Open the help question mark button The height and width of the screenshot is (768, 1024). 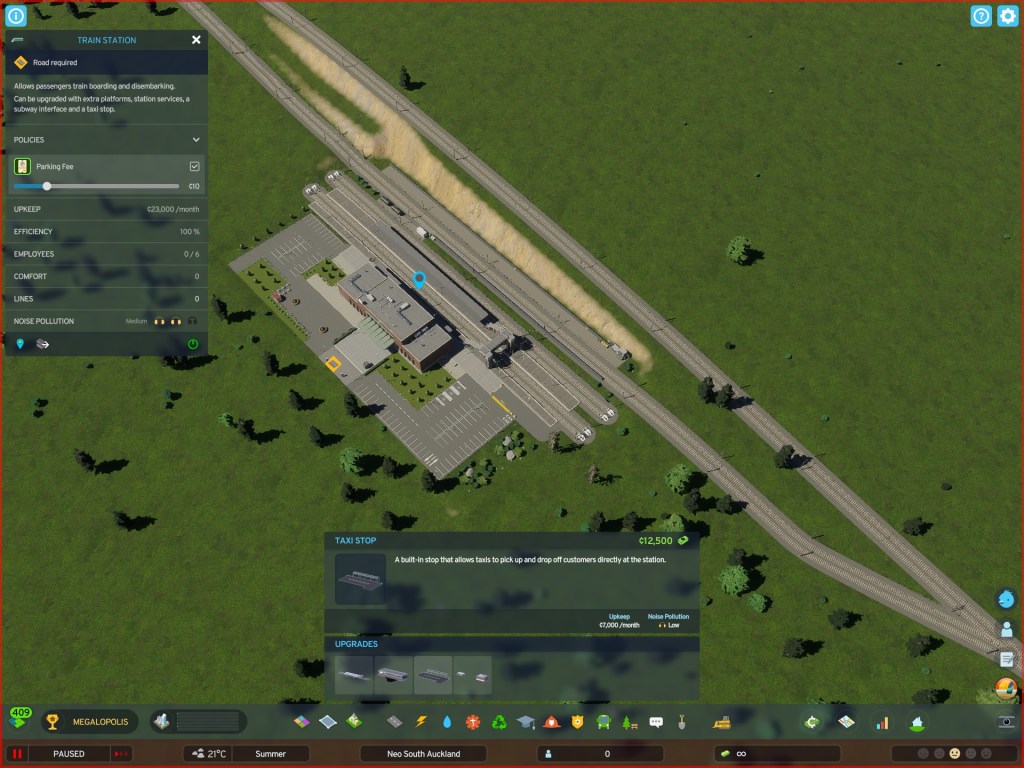pyautogui.click(x=981, y=16)
